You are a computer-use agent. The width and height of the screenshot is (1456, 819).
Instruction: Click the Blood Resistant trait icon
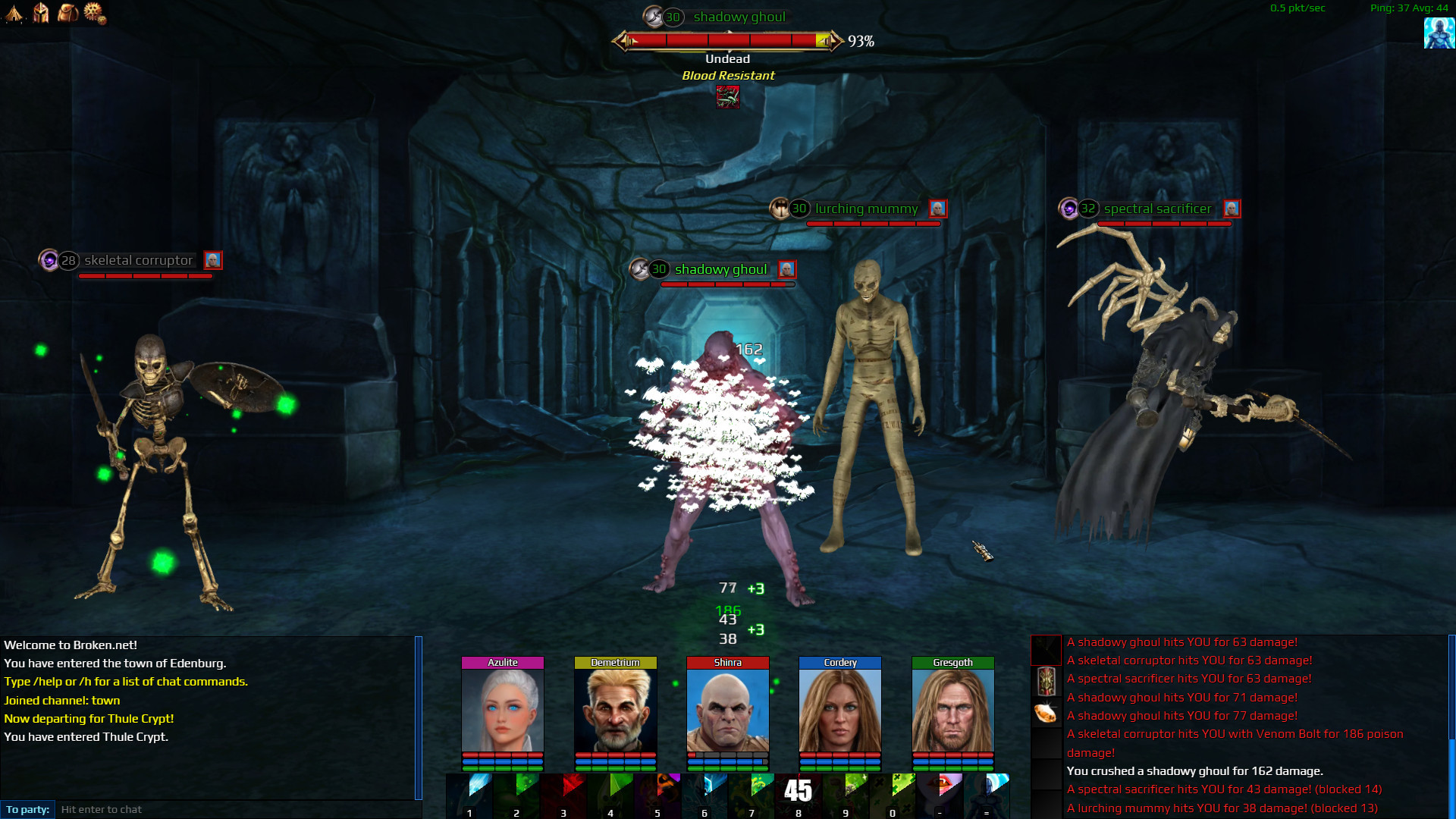(x=728, y=97)
